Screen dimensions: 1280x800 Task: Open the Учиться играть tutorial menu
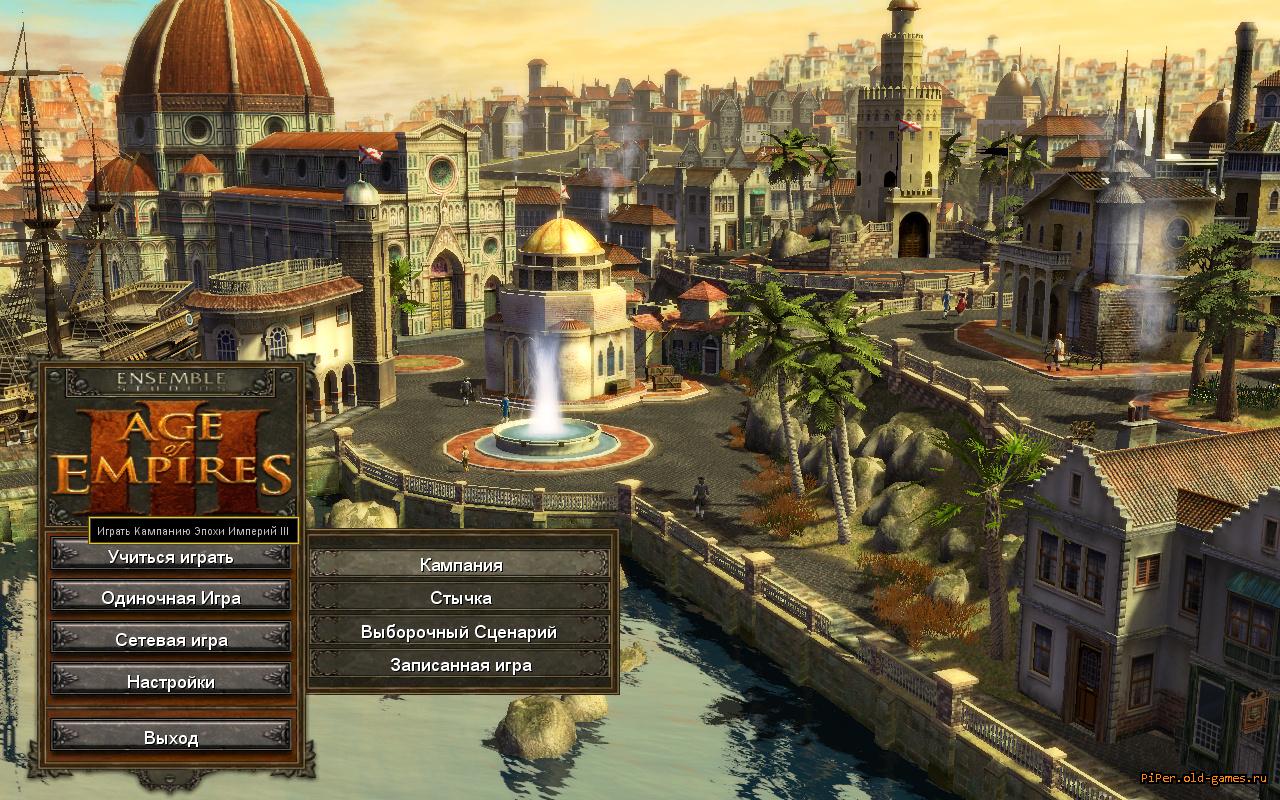[171, 557]
